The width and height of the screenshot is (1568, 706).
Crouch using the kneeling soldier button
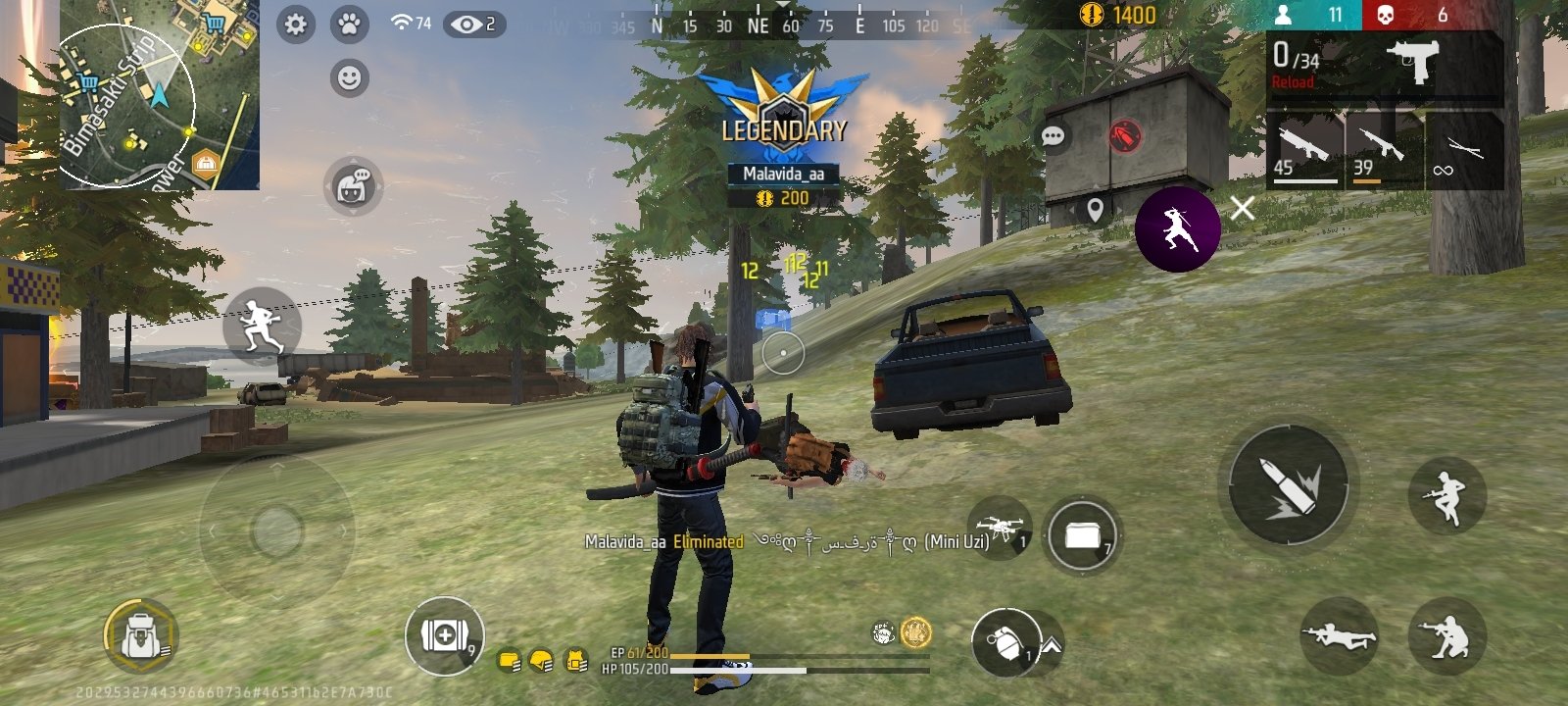pos(1446,636)
